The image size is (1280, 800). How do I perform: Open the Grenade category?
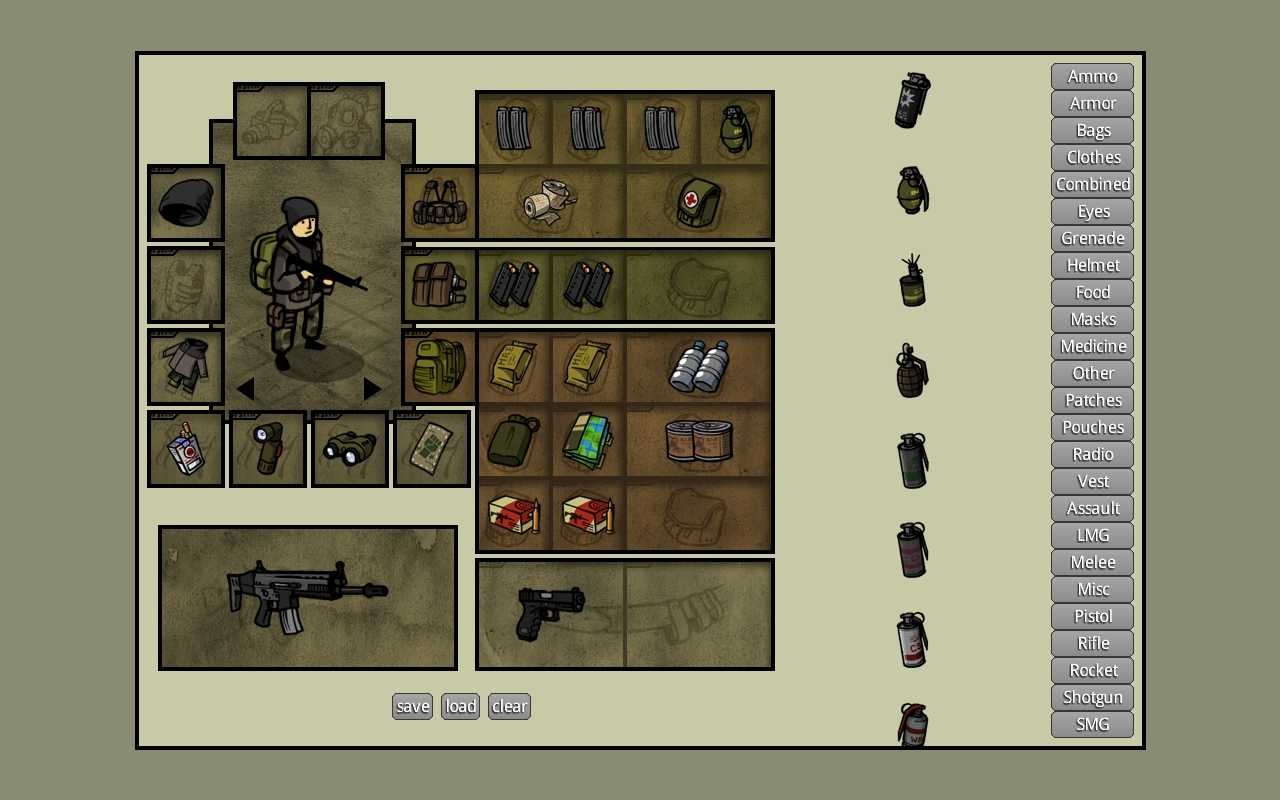coord(1091,238)
